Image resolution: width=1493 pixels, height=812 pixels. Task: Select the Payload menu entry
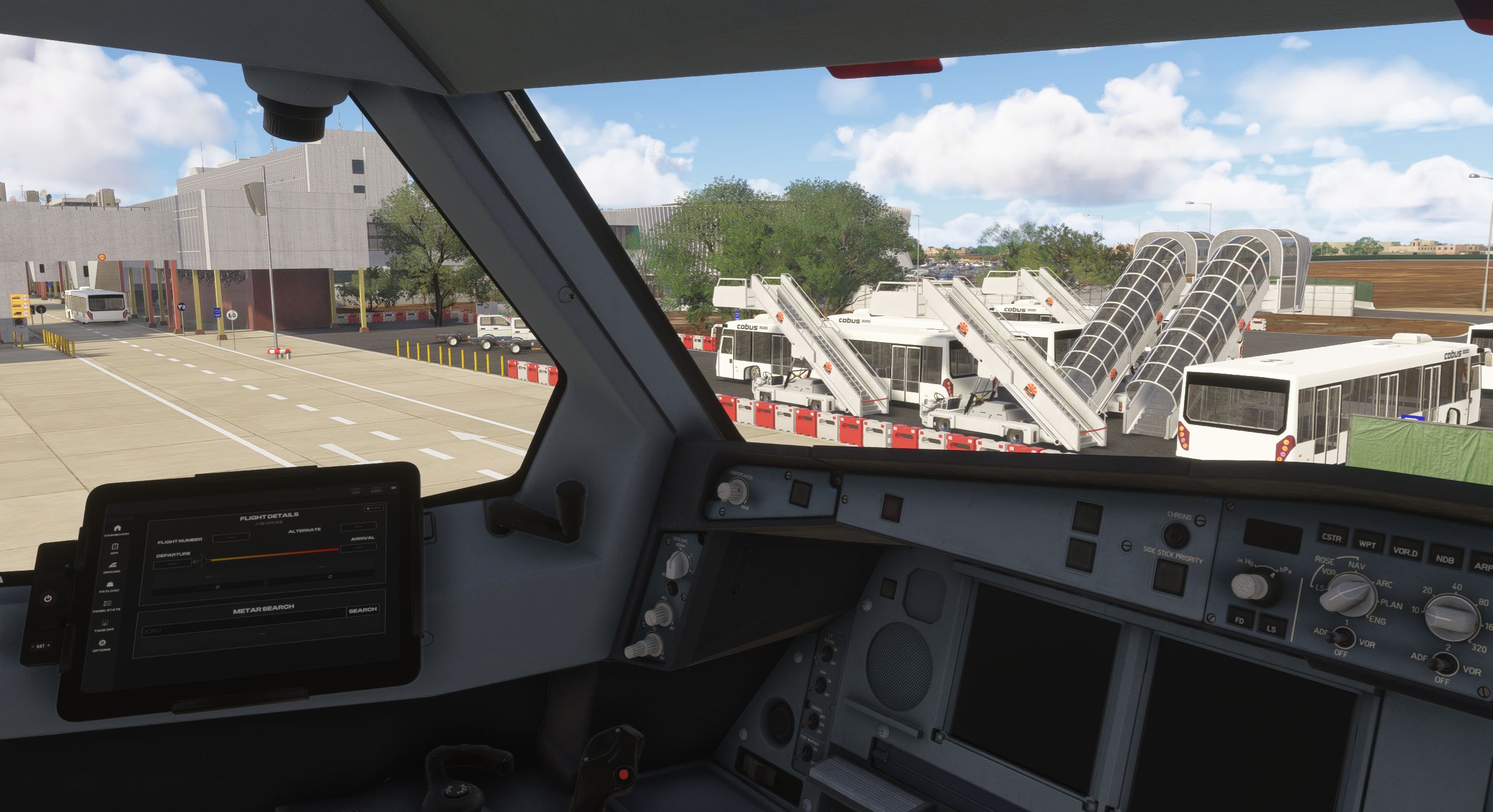(110, 586)
